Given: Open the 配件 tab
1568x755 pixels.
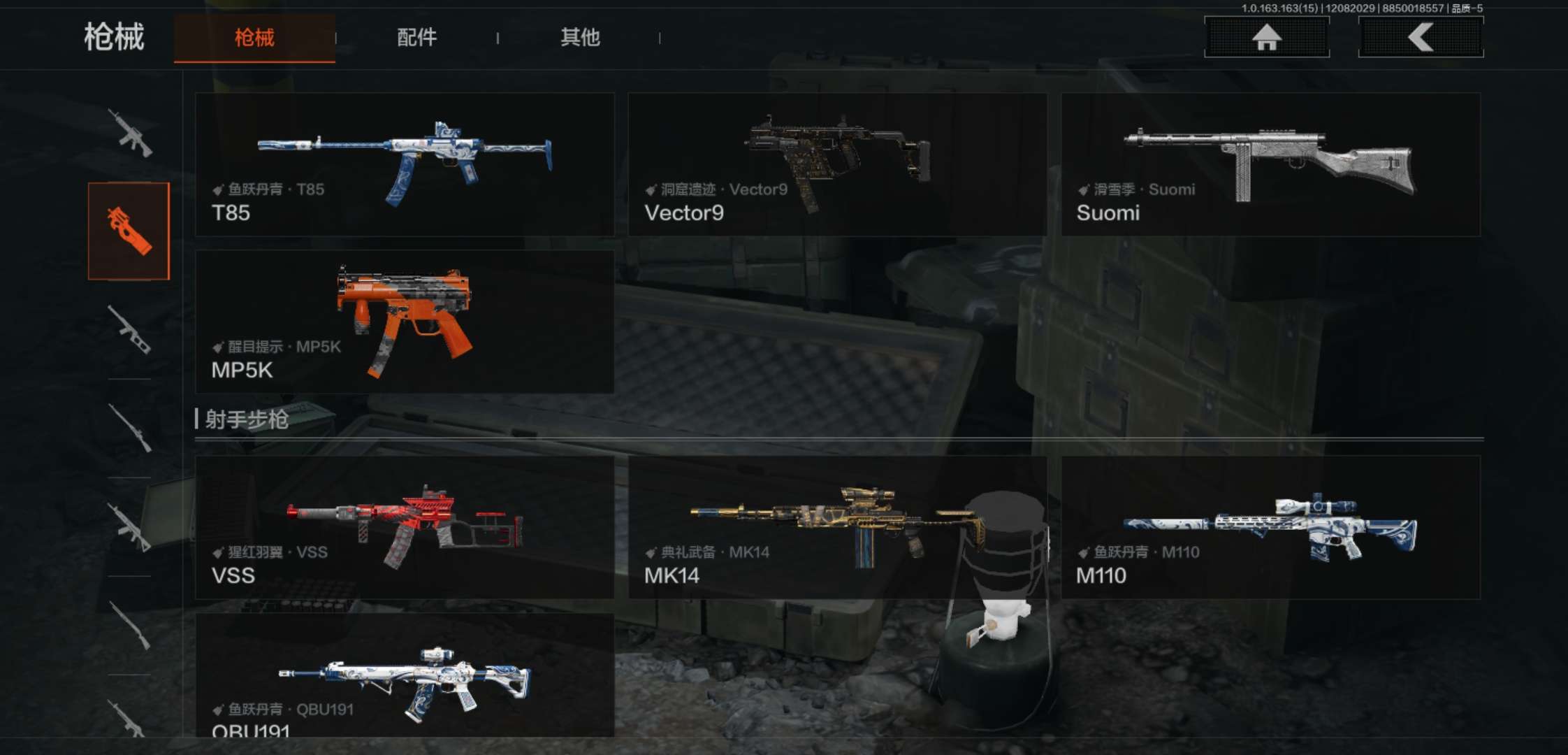Looking at the screenshot, I should (x=416, y=38).
